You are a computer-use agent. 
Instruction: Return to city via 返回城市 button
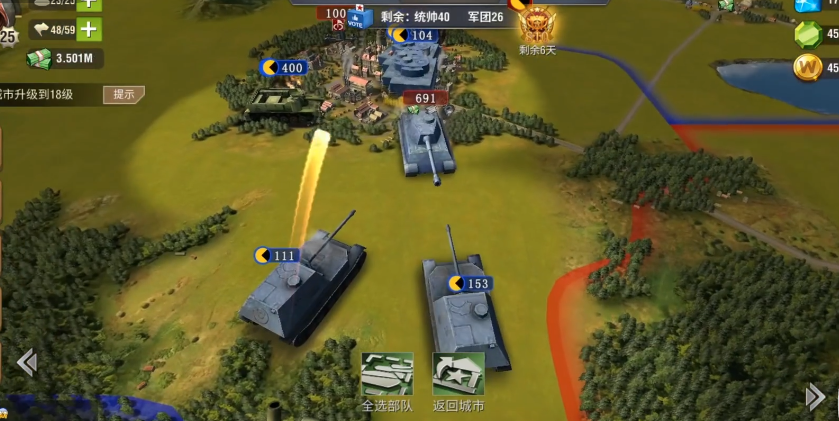pyautogui.click(x=458, y=374)
